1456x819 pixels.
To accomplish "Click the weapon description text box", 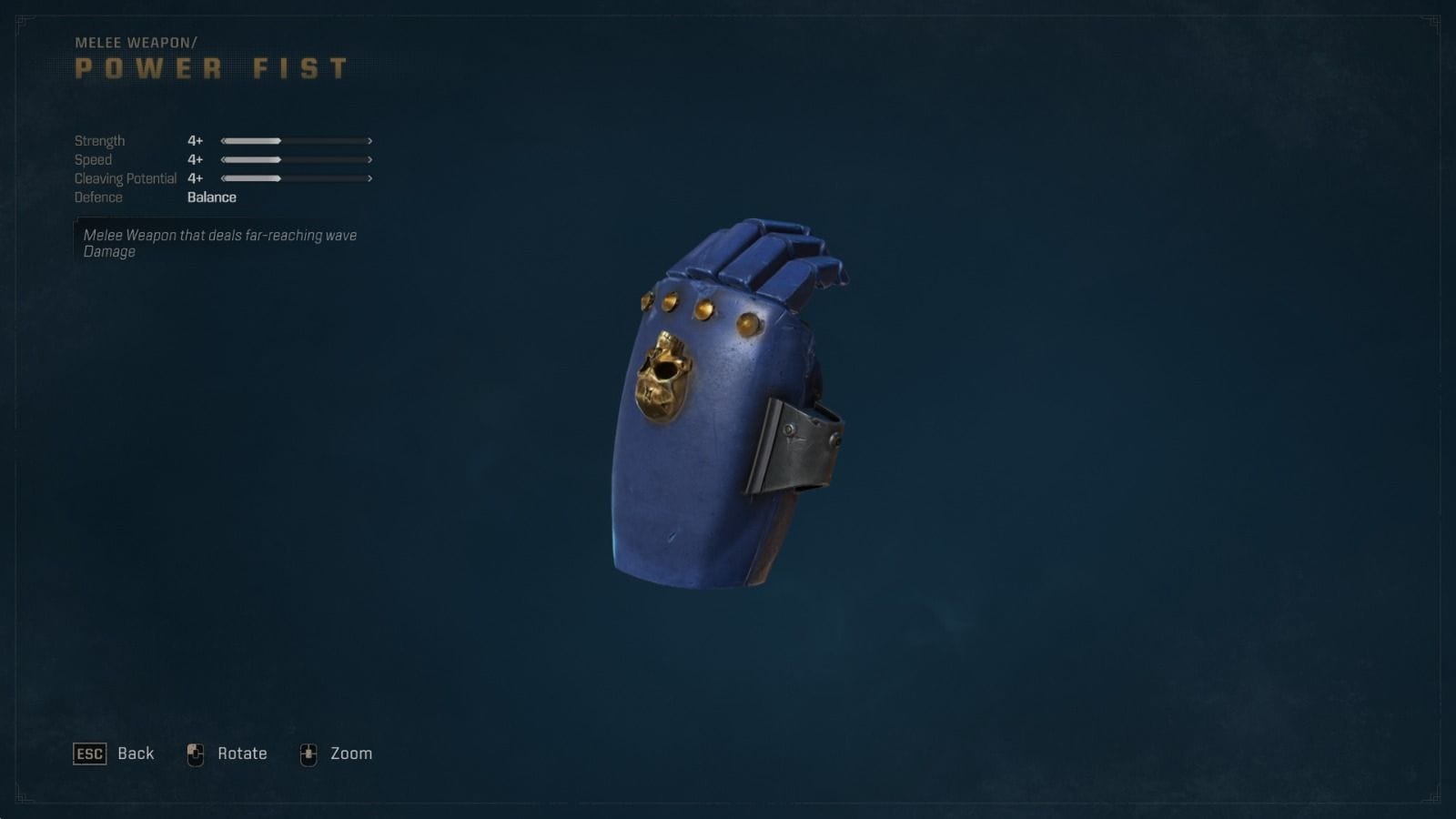I will coord(218,244).
